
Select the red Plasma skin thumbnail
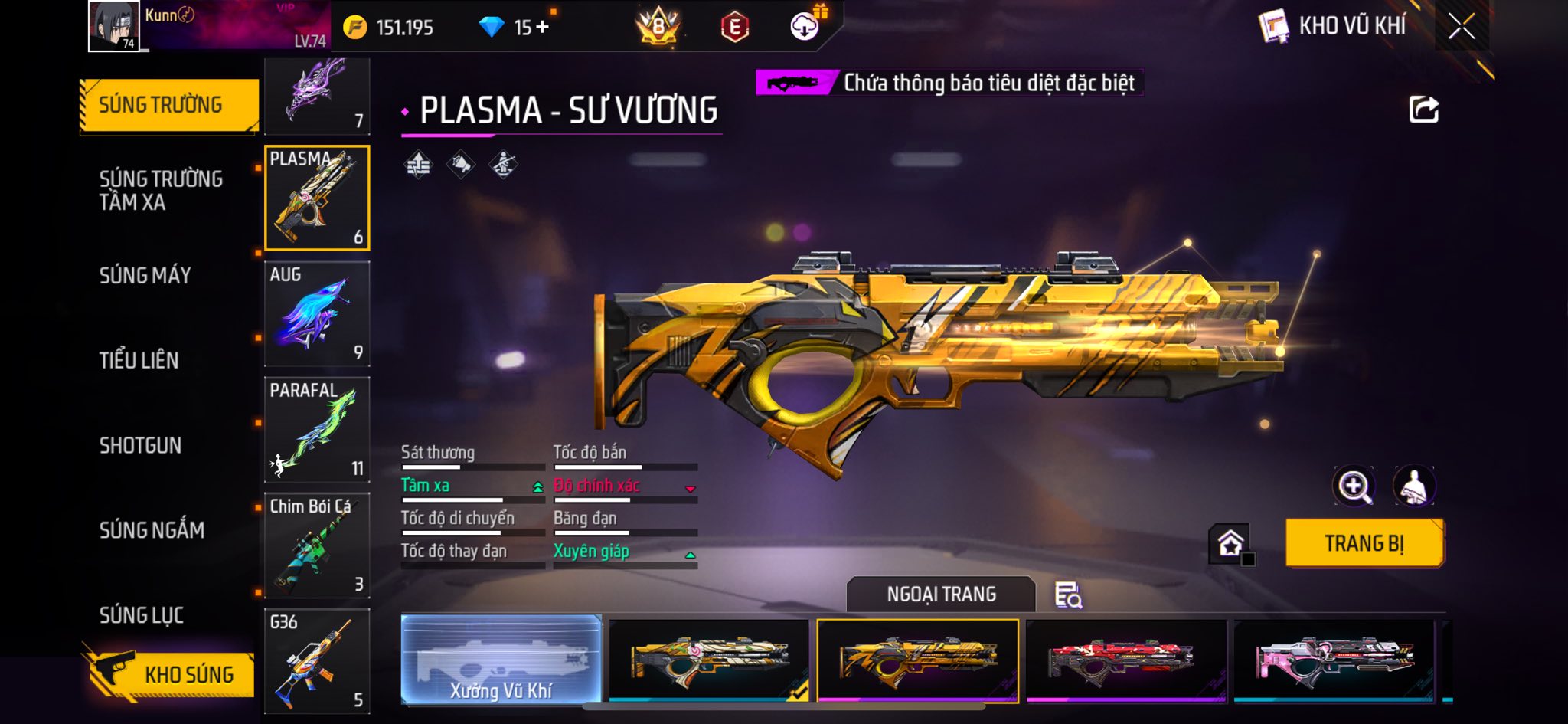pyautogui.click(x=1125, y=660)
